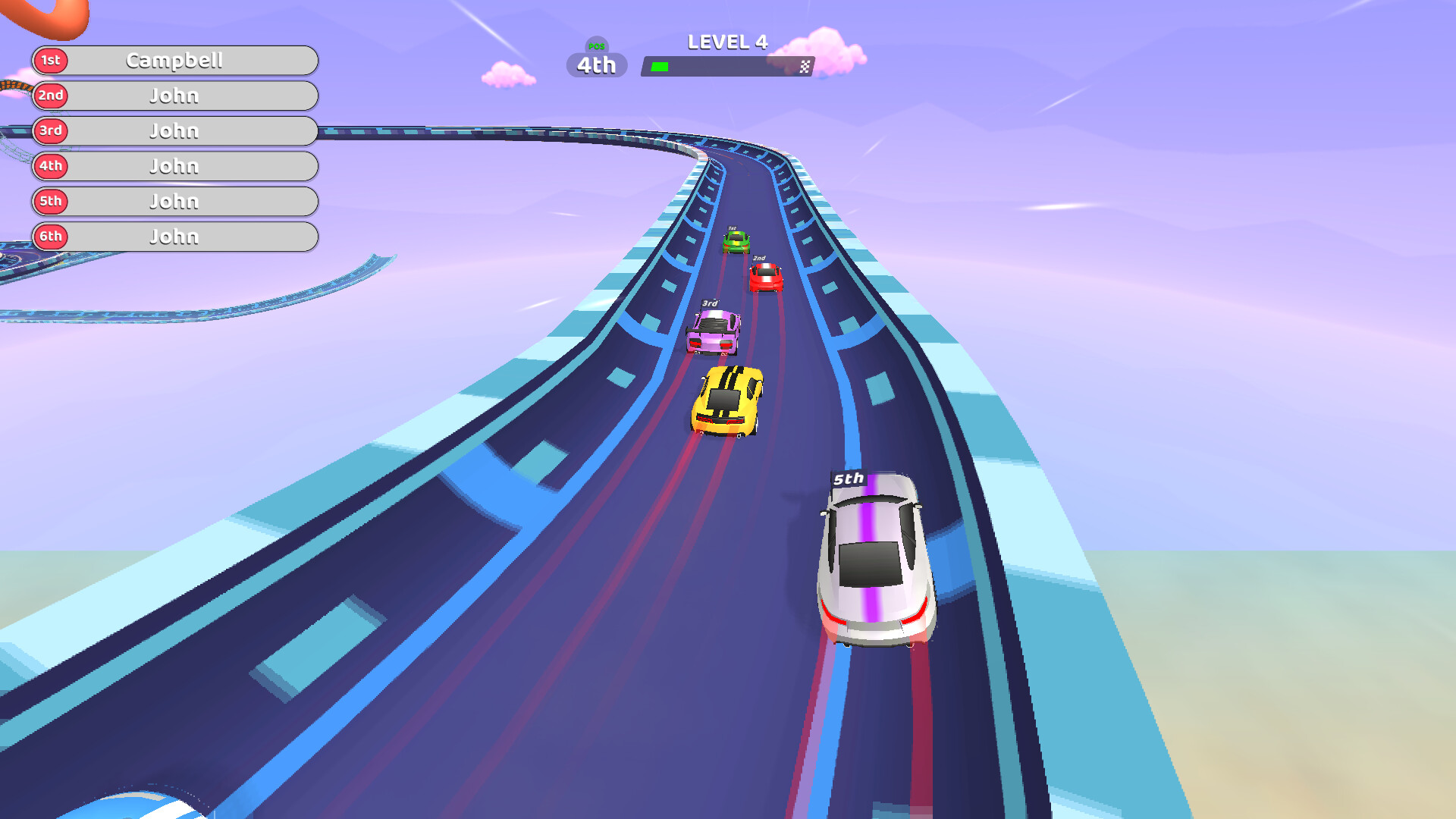Click the 6th place rank badge
Image resolution: width=1456 pixels, height=819 pixels.
50,237
